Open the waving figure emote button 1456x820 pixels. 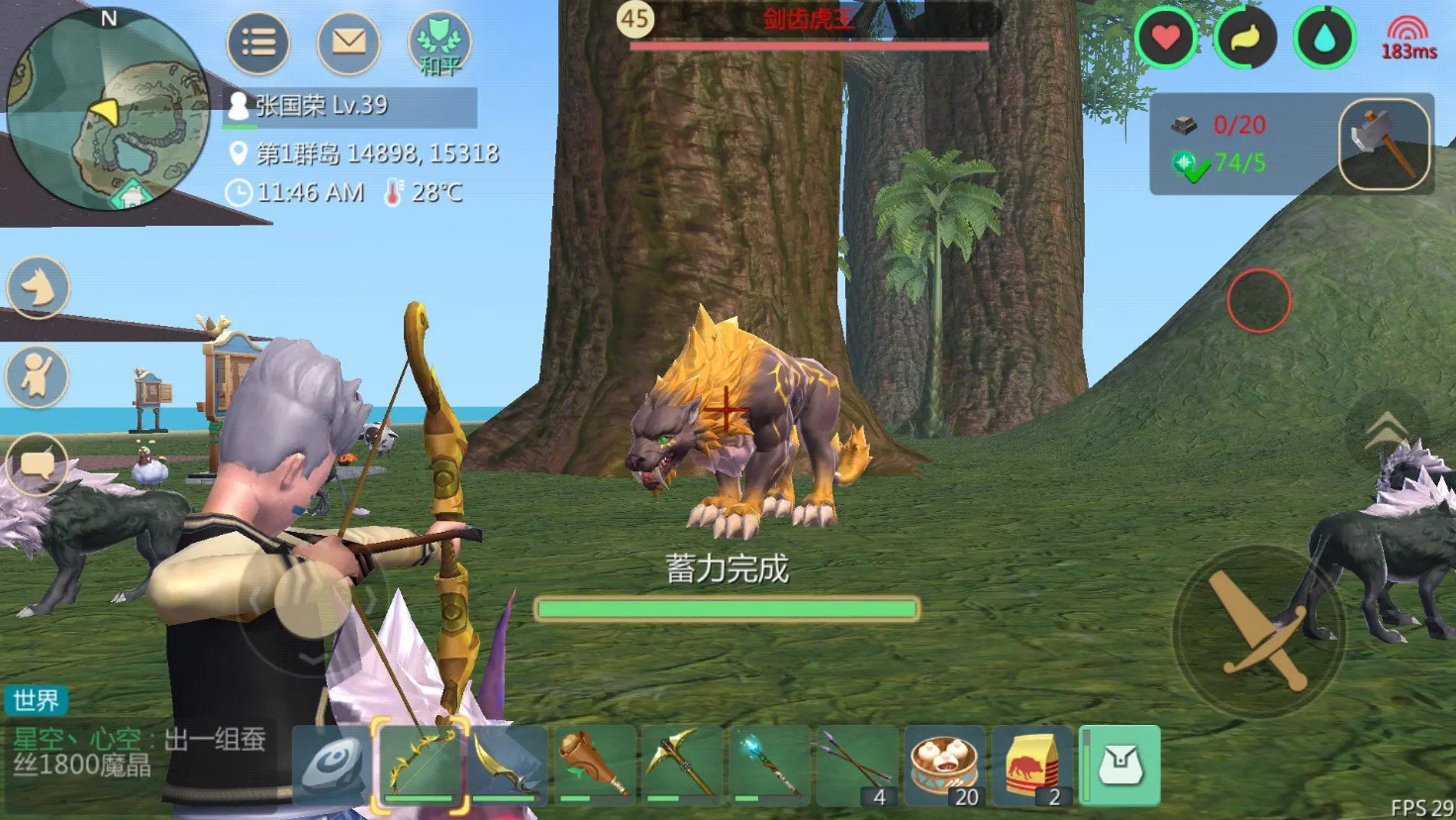pos(39,376)
